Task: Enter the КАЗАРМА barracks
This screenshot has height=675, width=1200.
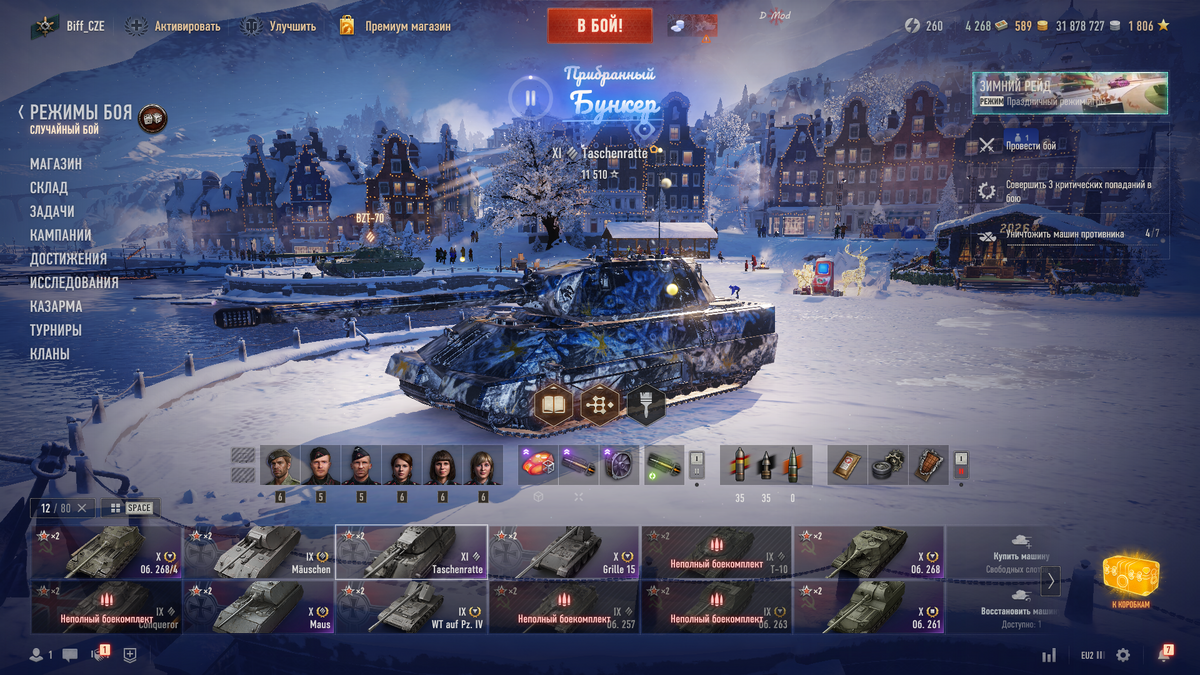Action: pos(56,307)
